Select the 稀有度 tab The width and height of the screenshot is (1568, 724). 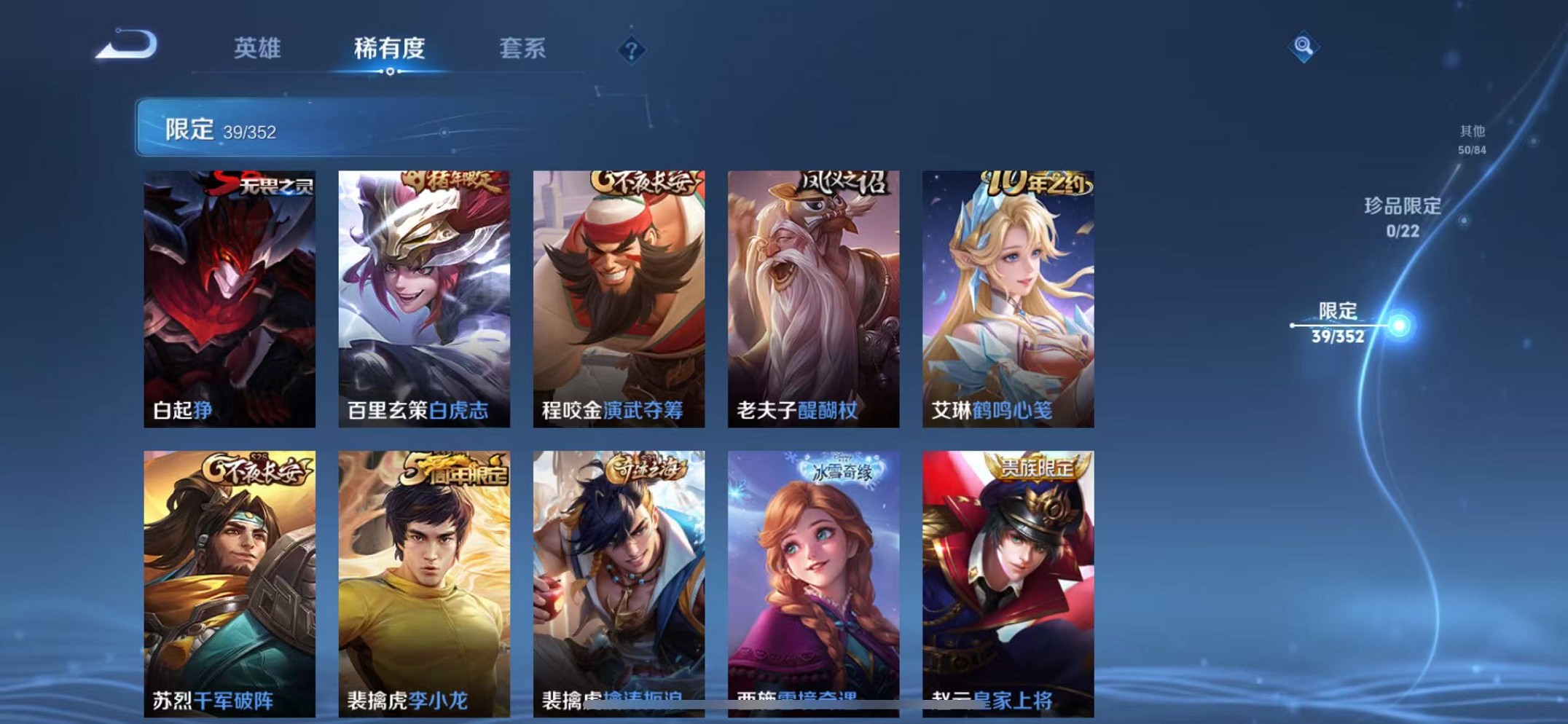tap(390, 50)
